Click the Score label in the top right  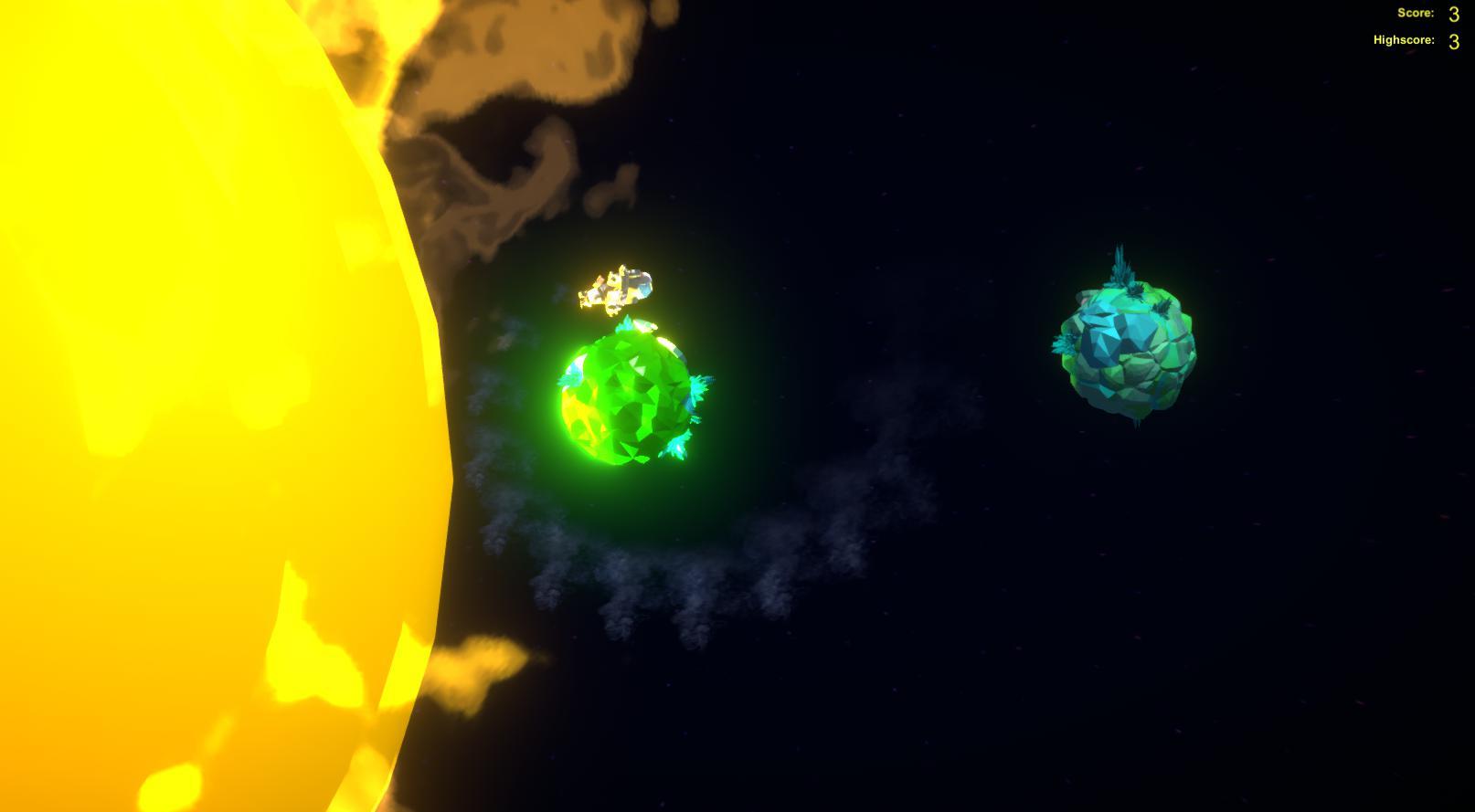click(x=1414, y=13)
